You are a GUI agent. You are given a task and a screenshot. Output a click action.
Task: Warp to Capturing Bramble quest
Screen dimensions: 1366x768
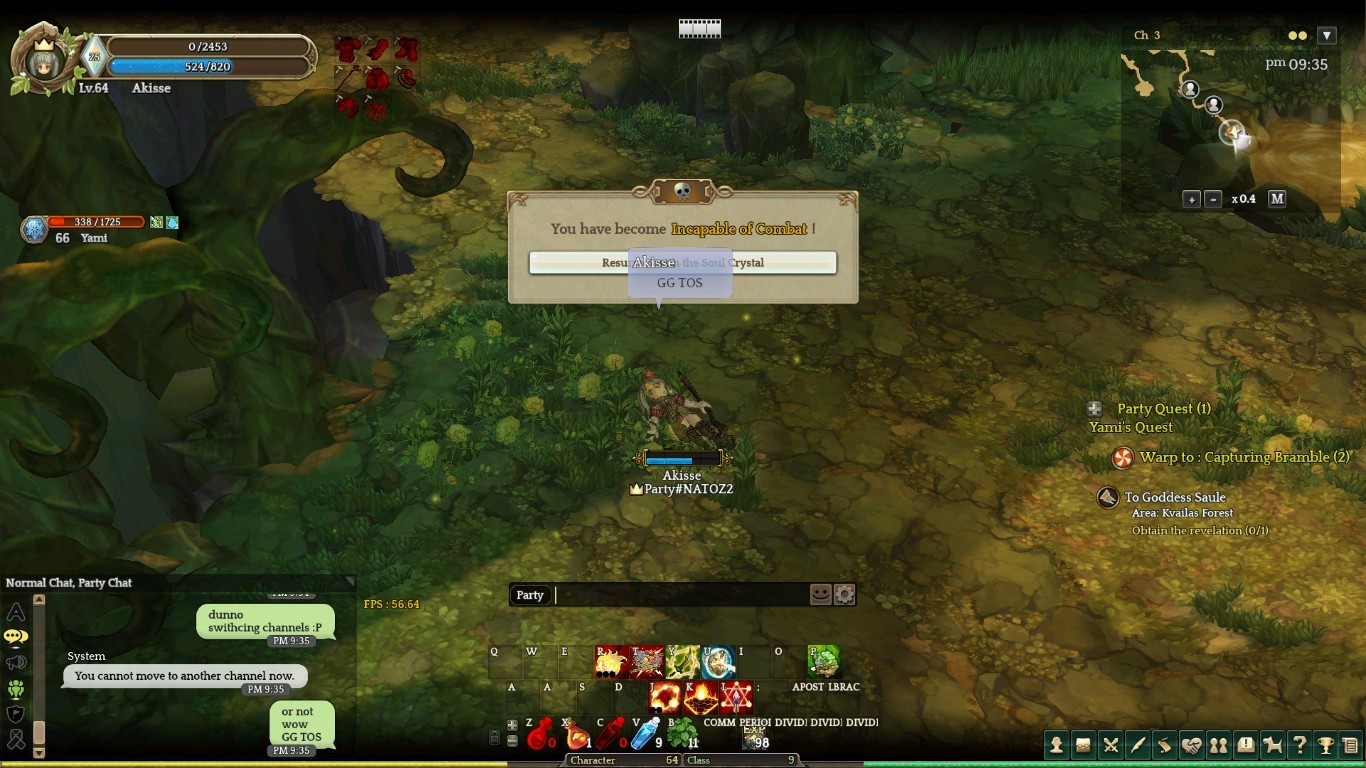[x=1243, y=457]
